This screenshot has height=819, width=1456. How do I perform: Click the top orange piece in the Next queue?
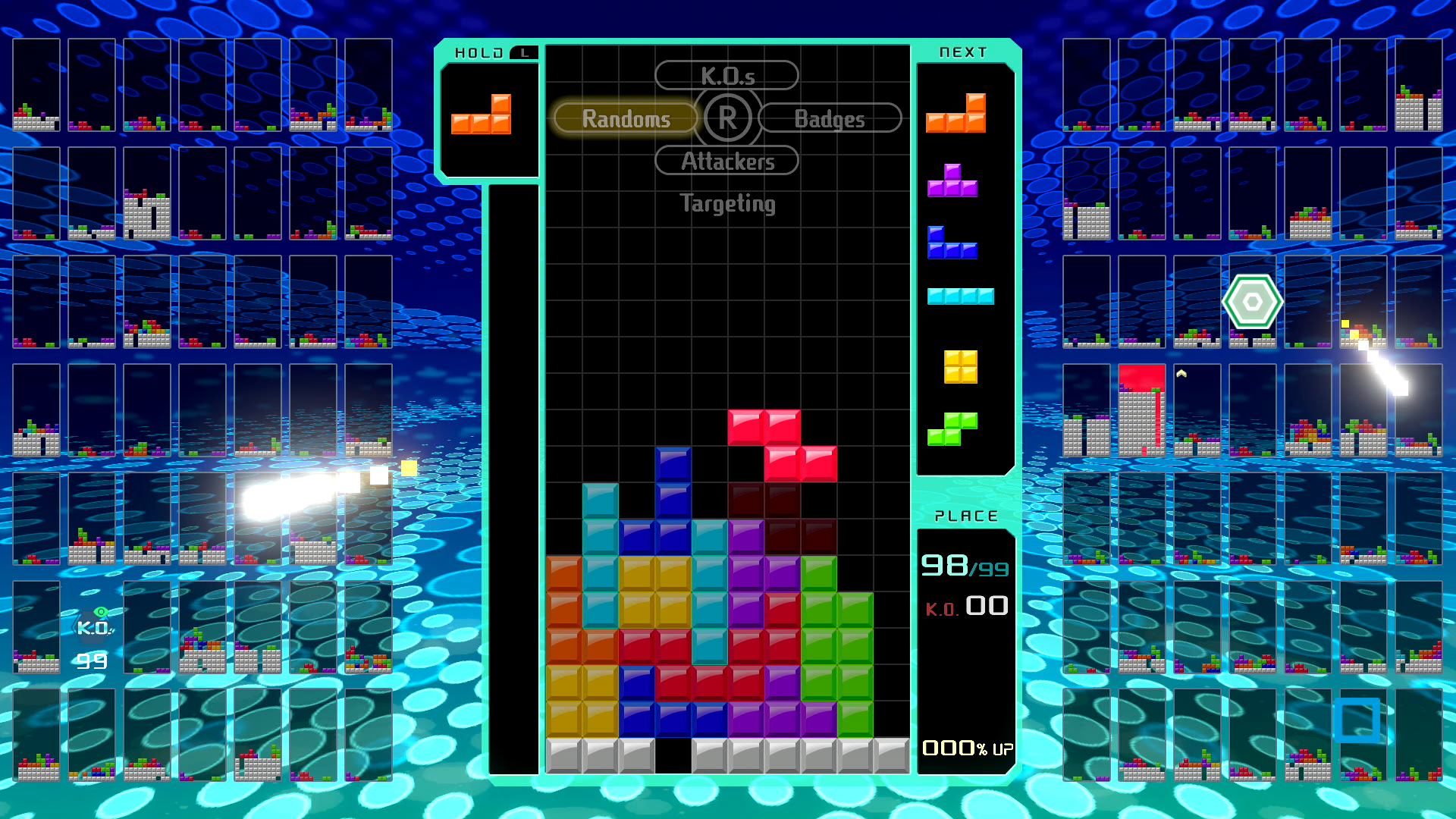[x=957, y=110]
